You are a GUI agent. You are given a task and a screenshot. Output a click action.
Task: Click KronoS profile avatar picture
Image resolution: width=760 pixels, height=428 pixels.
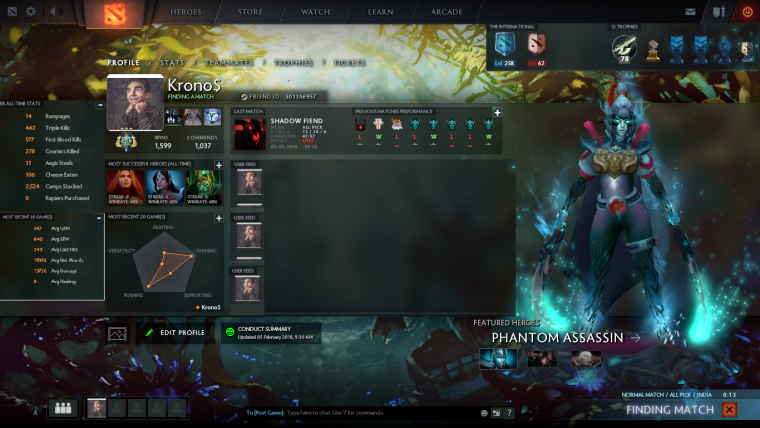tap(135, 103)
